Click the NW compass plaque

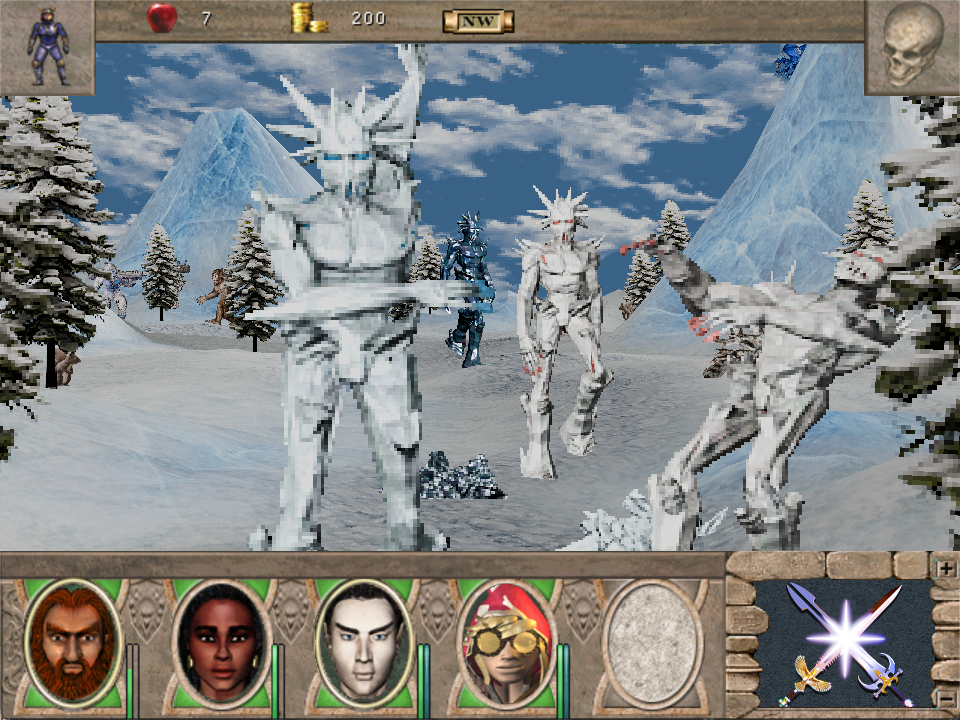click(x=478, y=20)
